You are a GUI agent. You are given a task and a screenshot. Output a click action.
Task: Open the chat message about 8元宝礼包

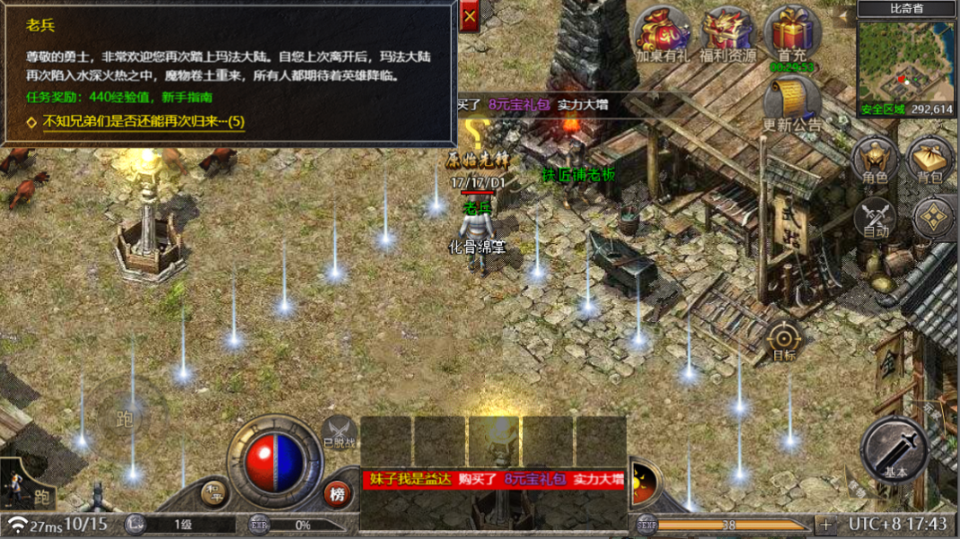[x=493, y=480]
